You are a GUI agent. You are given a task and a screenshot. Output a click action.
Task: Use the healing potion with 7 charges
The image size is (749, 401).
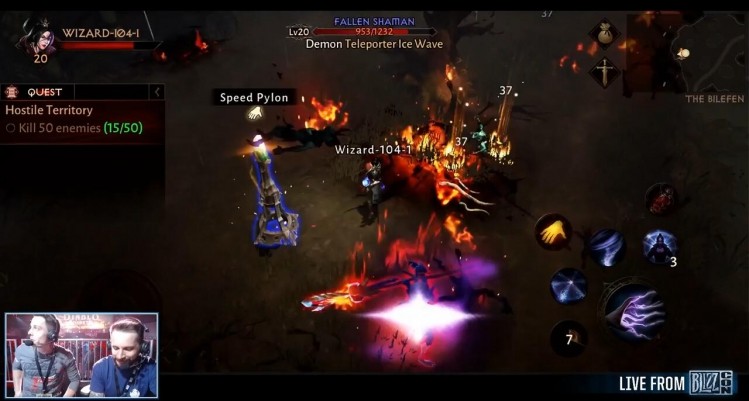(x=568, y=338)
